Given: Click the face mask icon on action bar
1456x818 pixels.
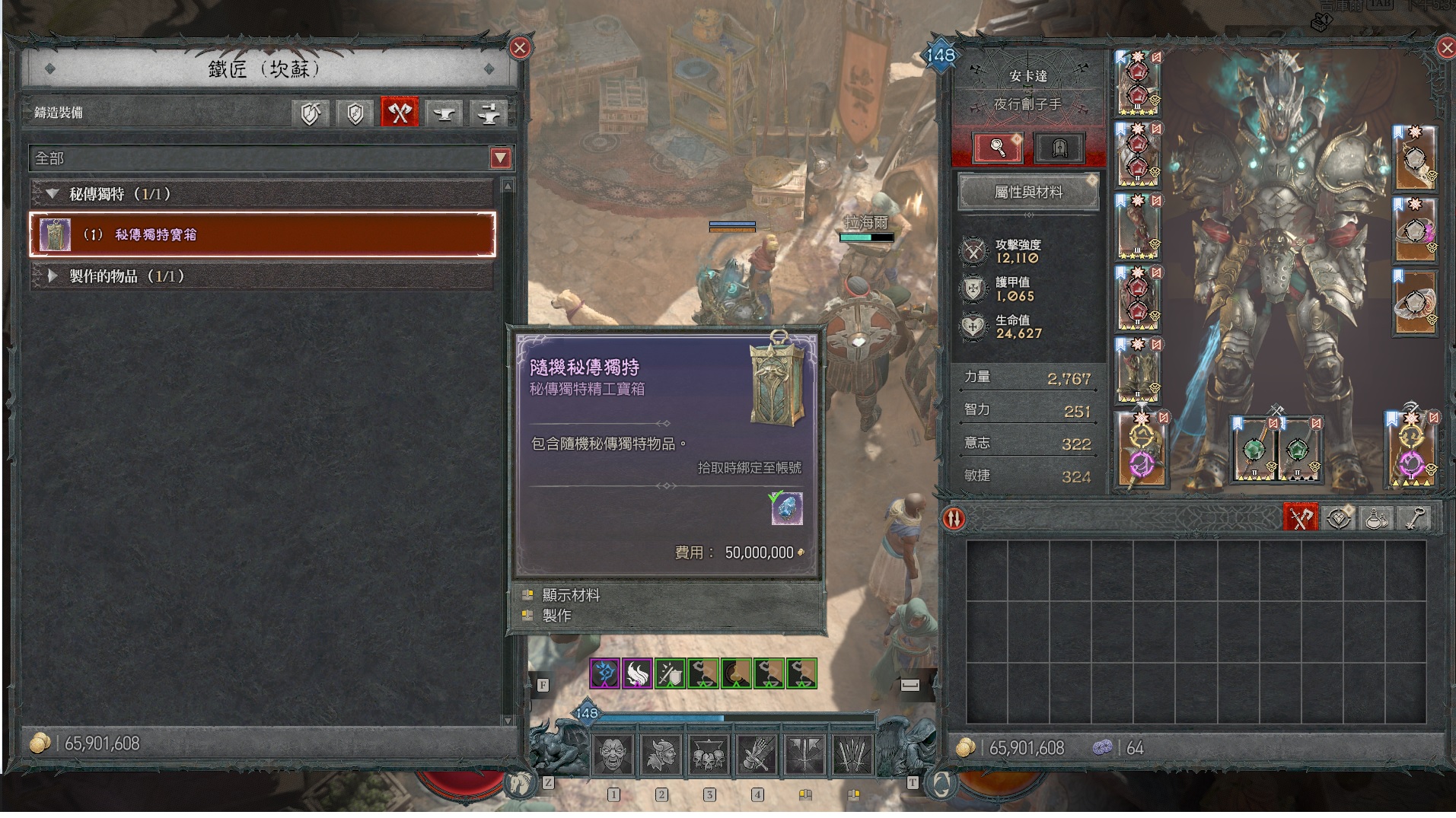Looking at the screenshot, I should pyautogui.click(x=613, y=756).
